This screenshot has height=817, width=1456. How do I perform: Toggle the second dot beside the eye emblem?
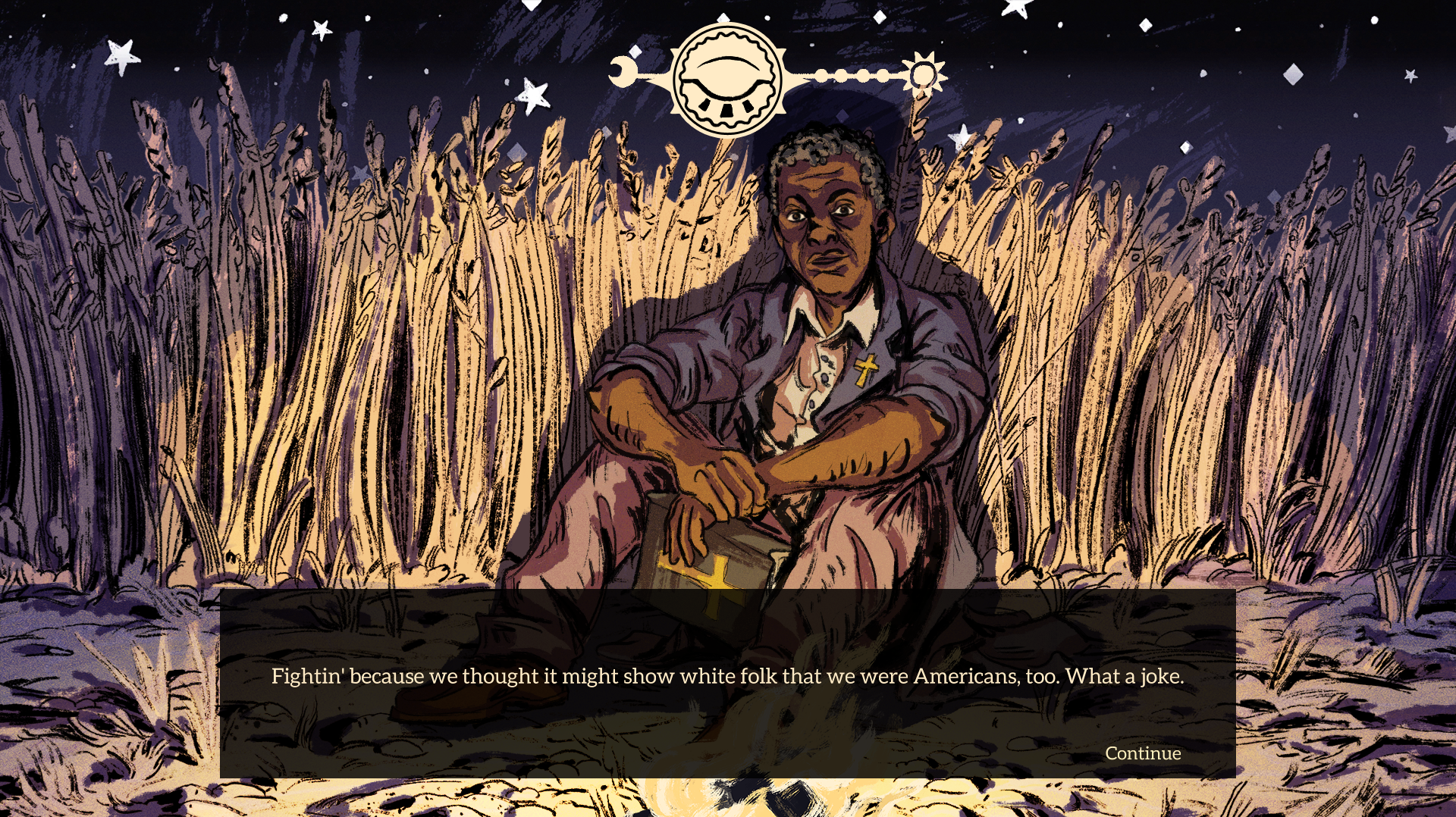[843, 75]
